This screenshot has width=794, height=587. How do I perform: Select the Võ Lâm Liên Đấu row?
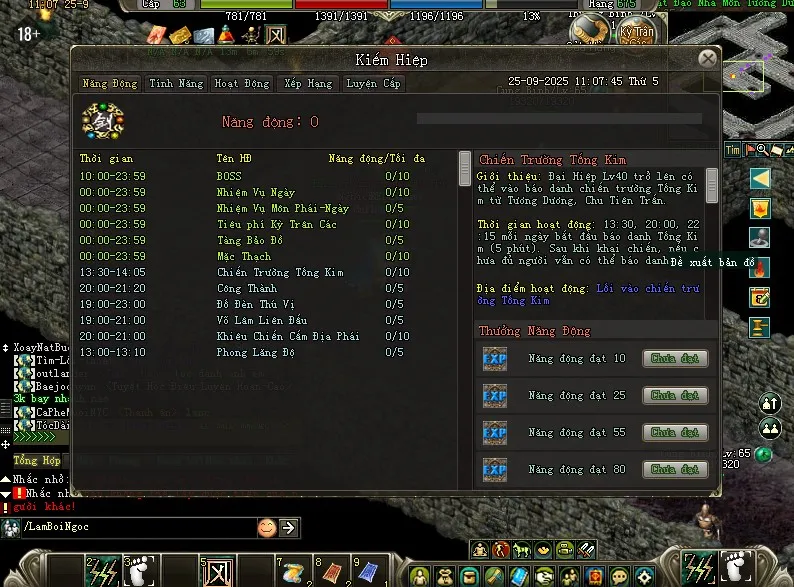[x=250, y=321]
